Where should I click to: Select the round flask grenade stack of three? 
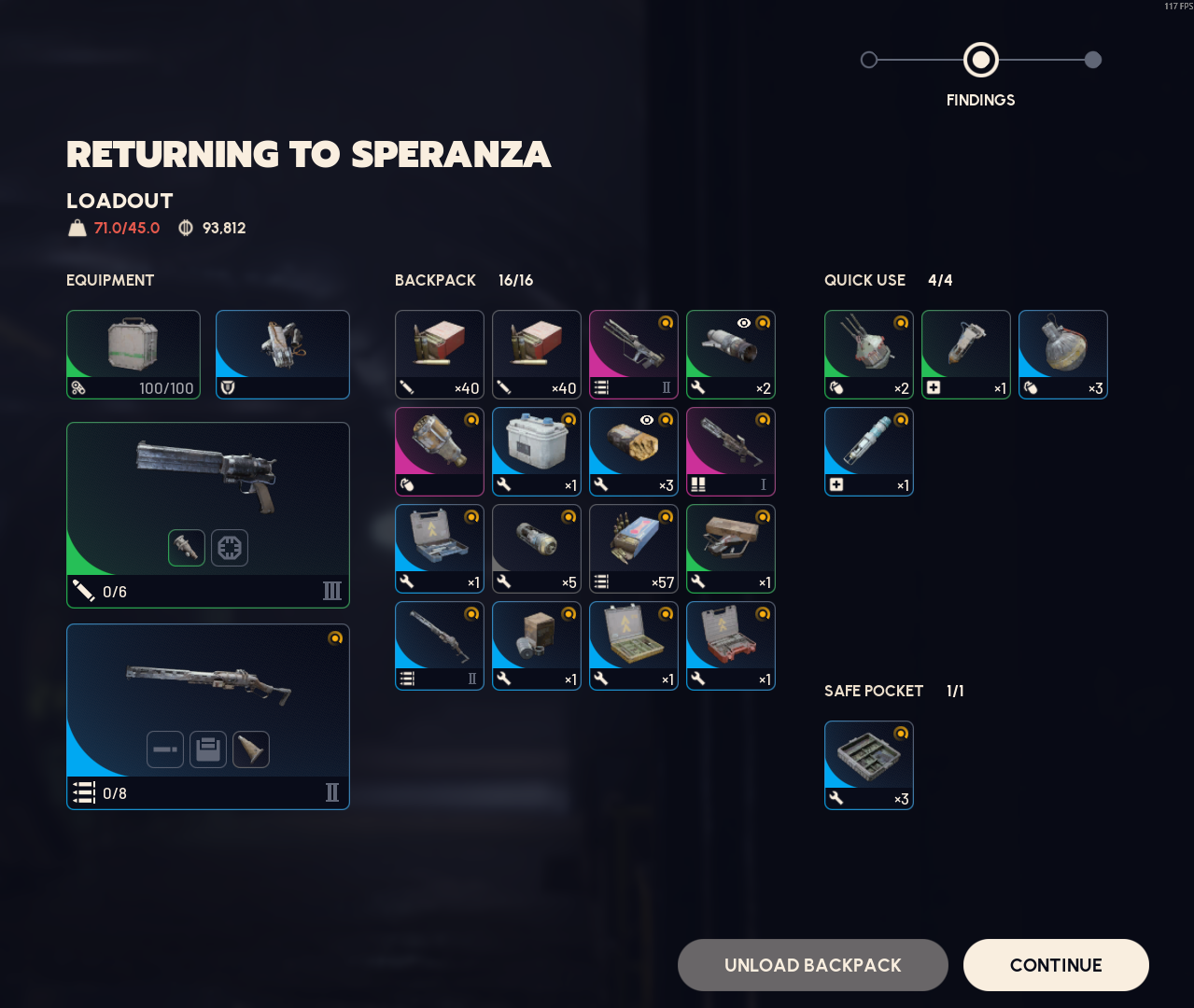point(1063,355)
